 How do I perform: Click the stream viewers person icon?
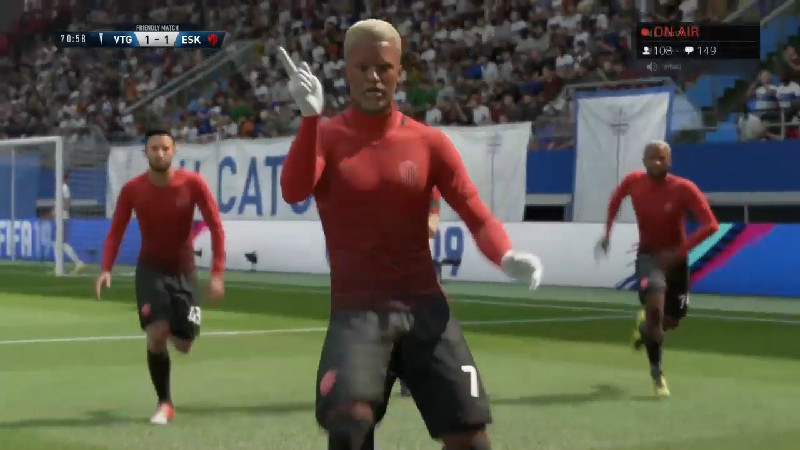pyautogui.click(x=646, y=50)
